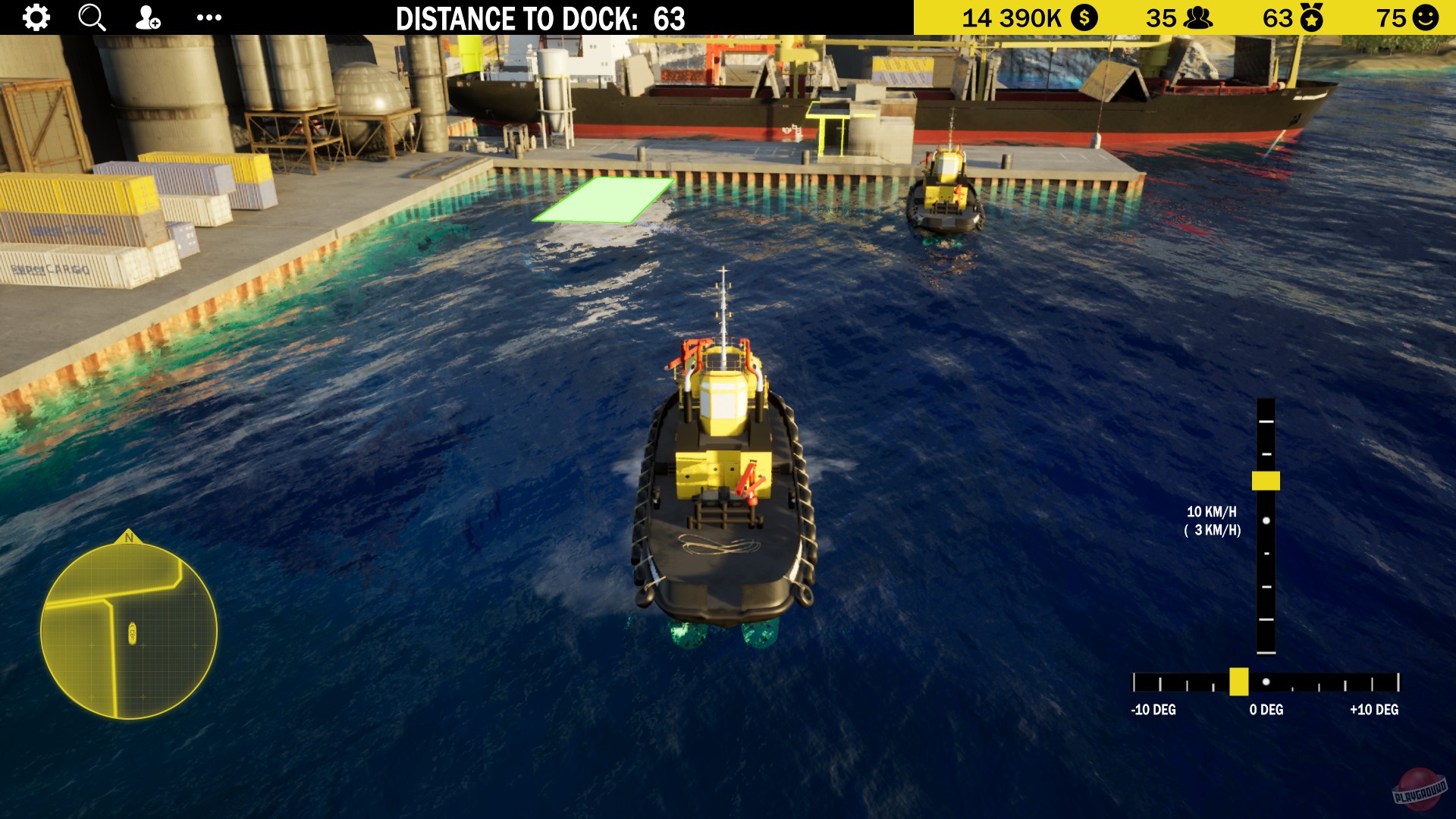Click the -10 DEG rudder label
The width and height of the screenshot is (1456, 819).
click(1153, 711)
